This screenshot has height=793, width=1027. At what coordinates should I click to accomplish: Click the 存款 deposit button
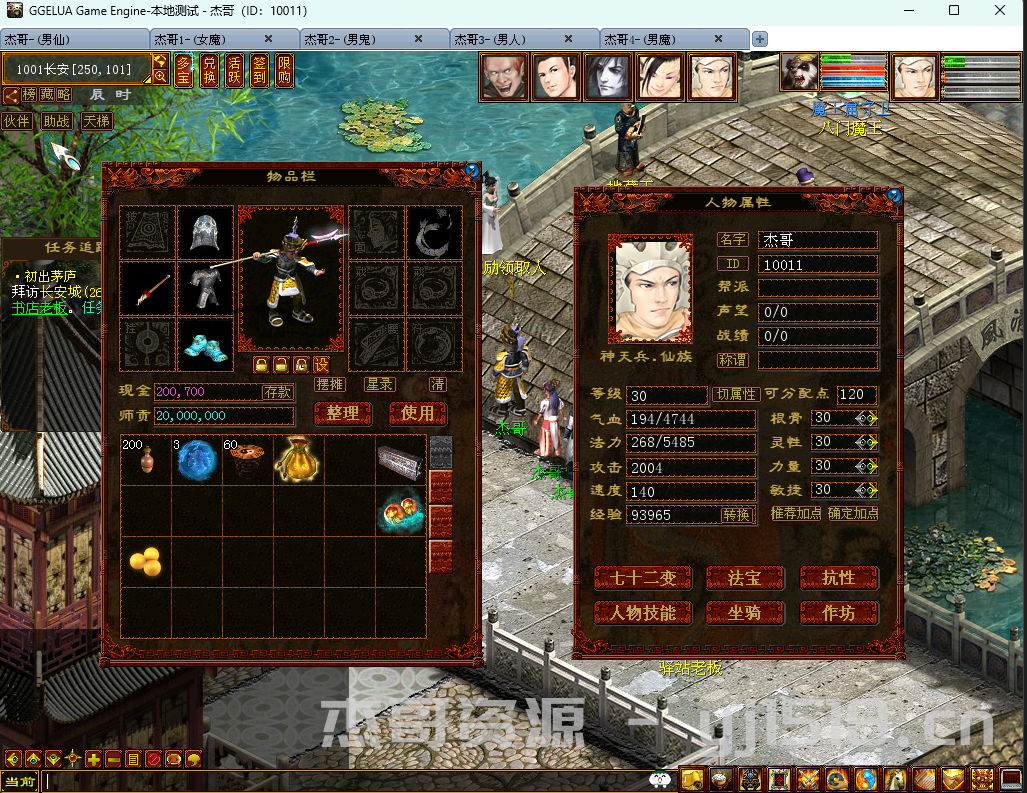pyautogui.click(x=278, y=392)
